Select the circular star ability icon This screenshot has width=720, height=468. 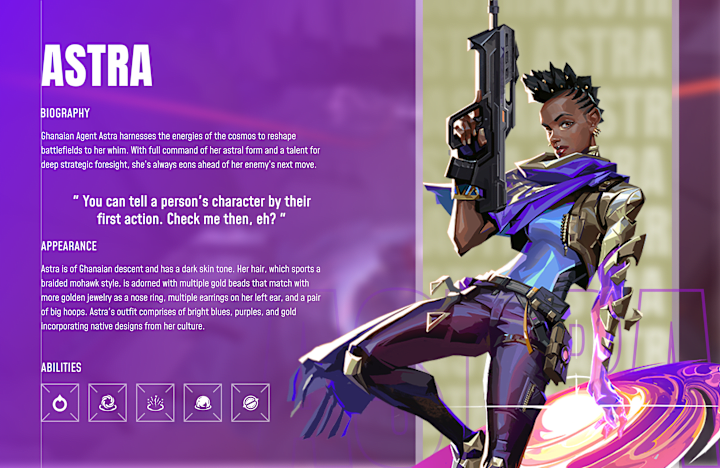tap(60, 403)
